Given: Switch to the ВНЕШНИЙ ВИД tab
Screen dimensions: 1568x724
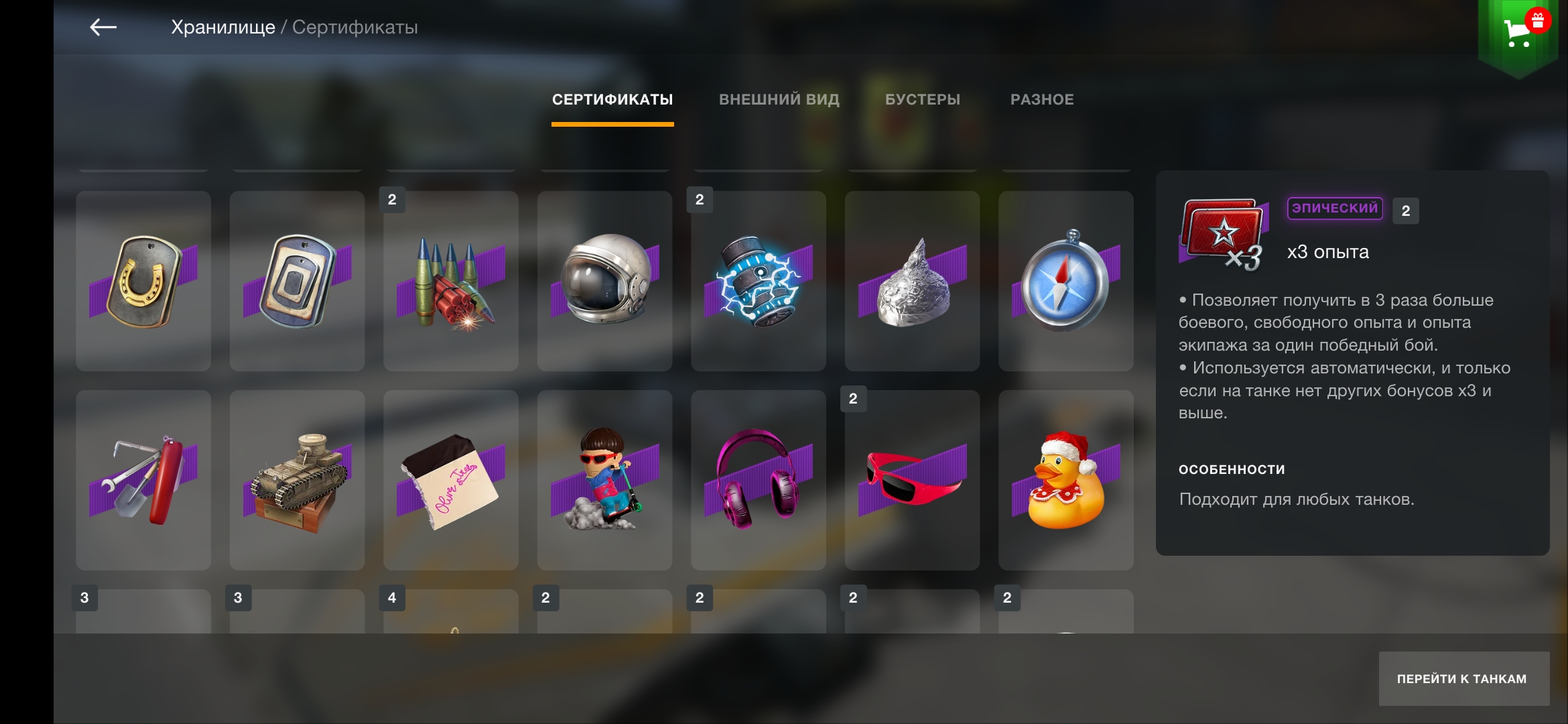Looking at the screenshot, I should tap(779, 100).
